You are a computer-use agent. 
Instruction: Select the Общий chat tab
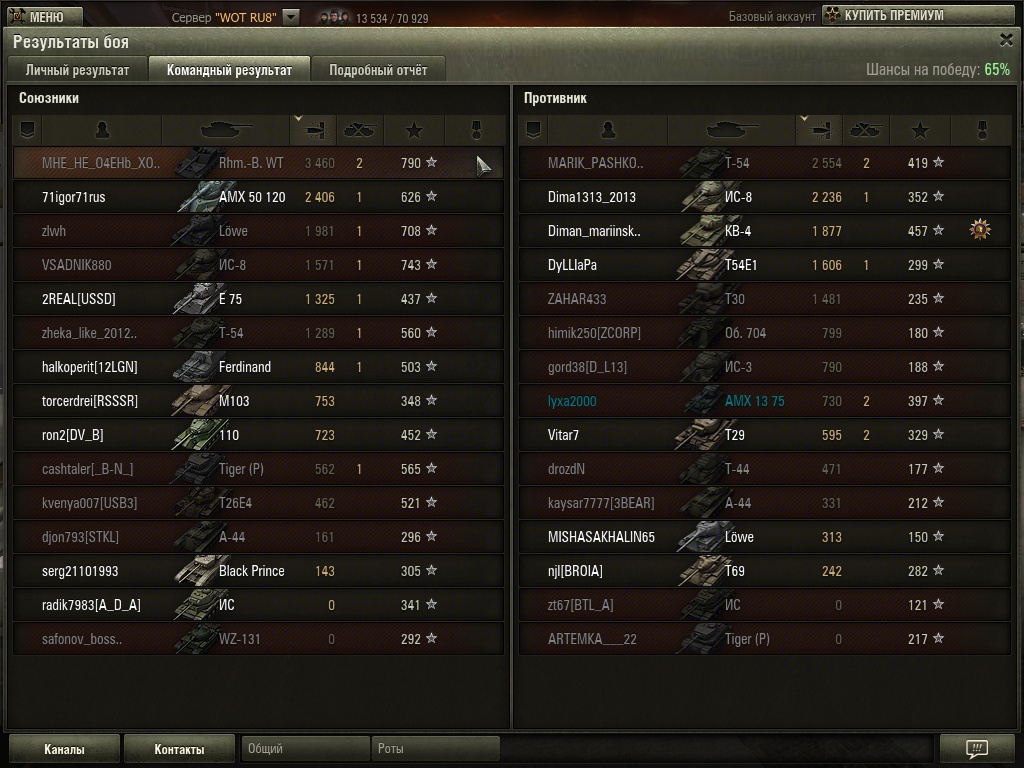click(305, 748)
